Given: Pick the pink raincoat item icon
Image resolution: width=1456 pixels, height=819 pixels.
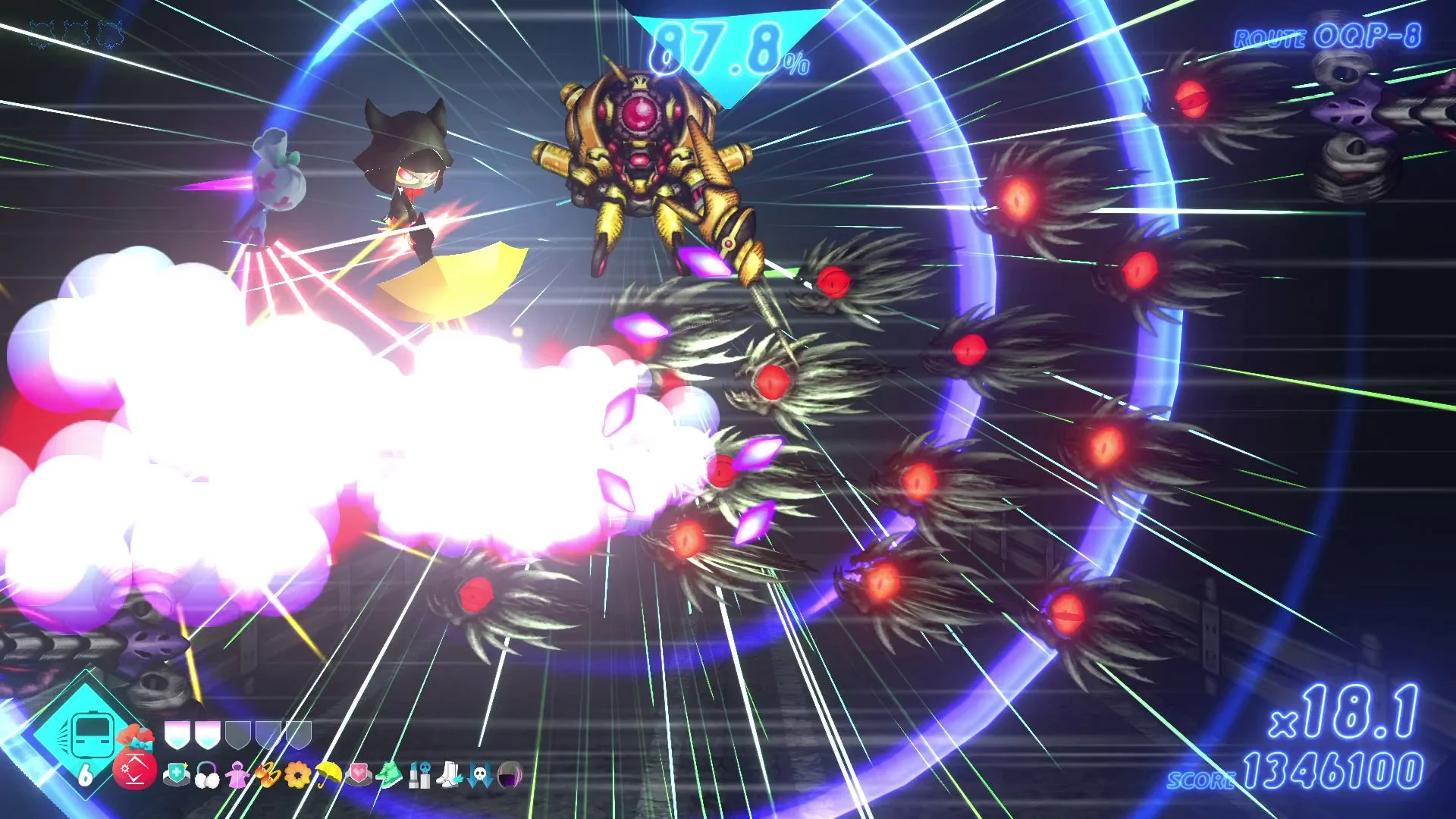Looking at the screenshot, I should (238, 777).
